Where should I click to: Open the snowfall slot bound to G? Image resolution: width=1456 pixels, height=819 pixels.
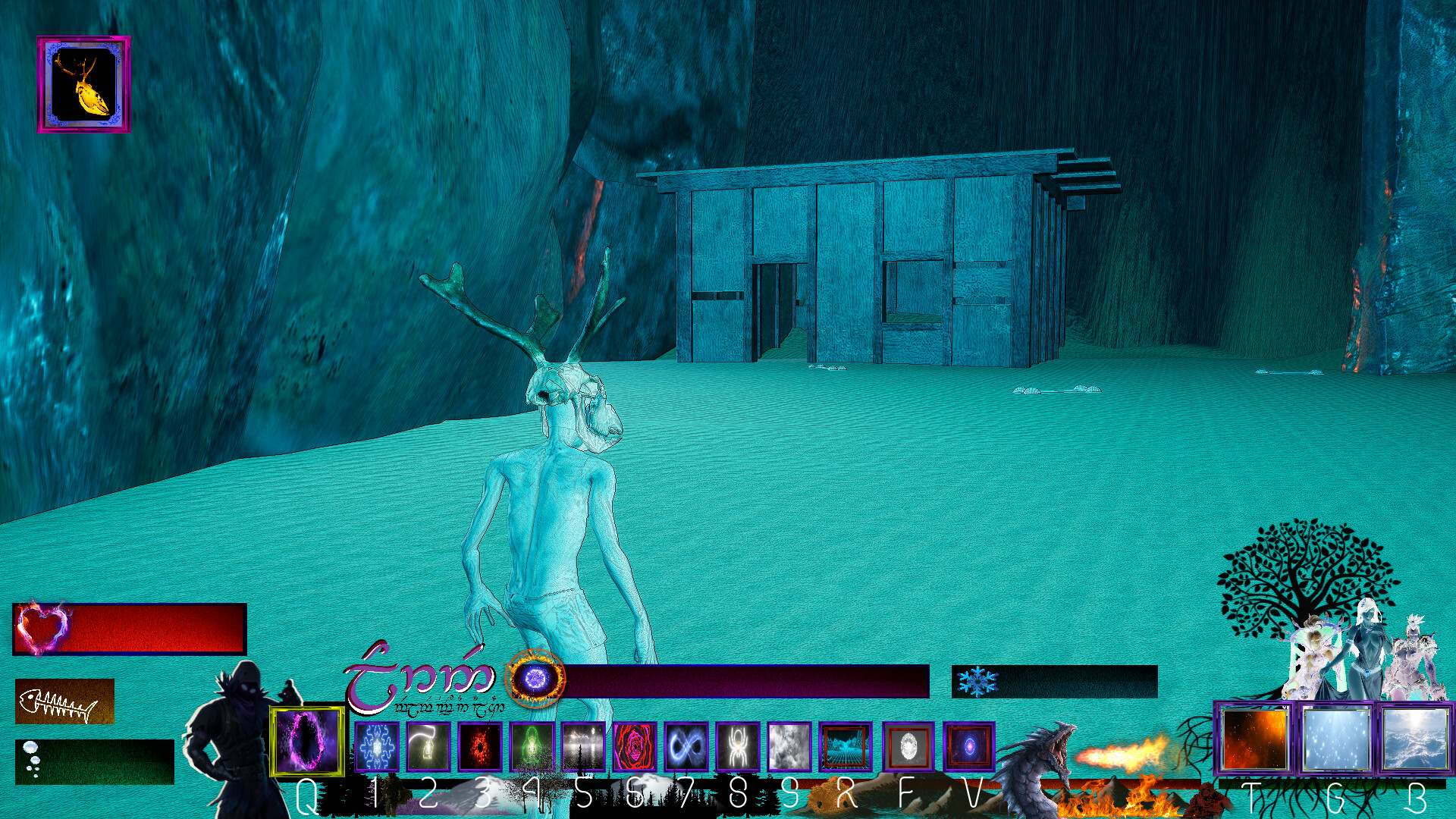coord(1336,739)
